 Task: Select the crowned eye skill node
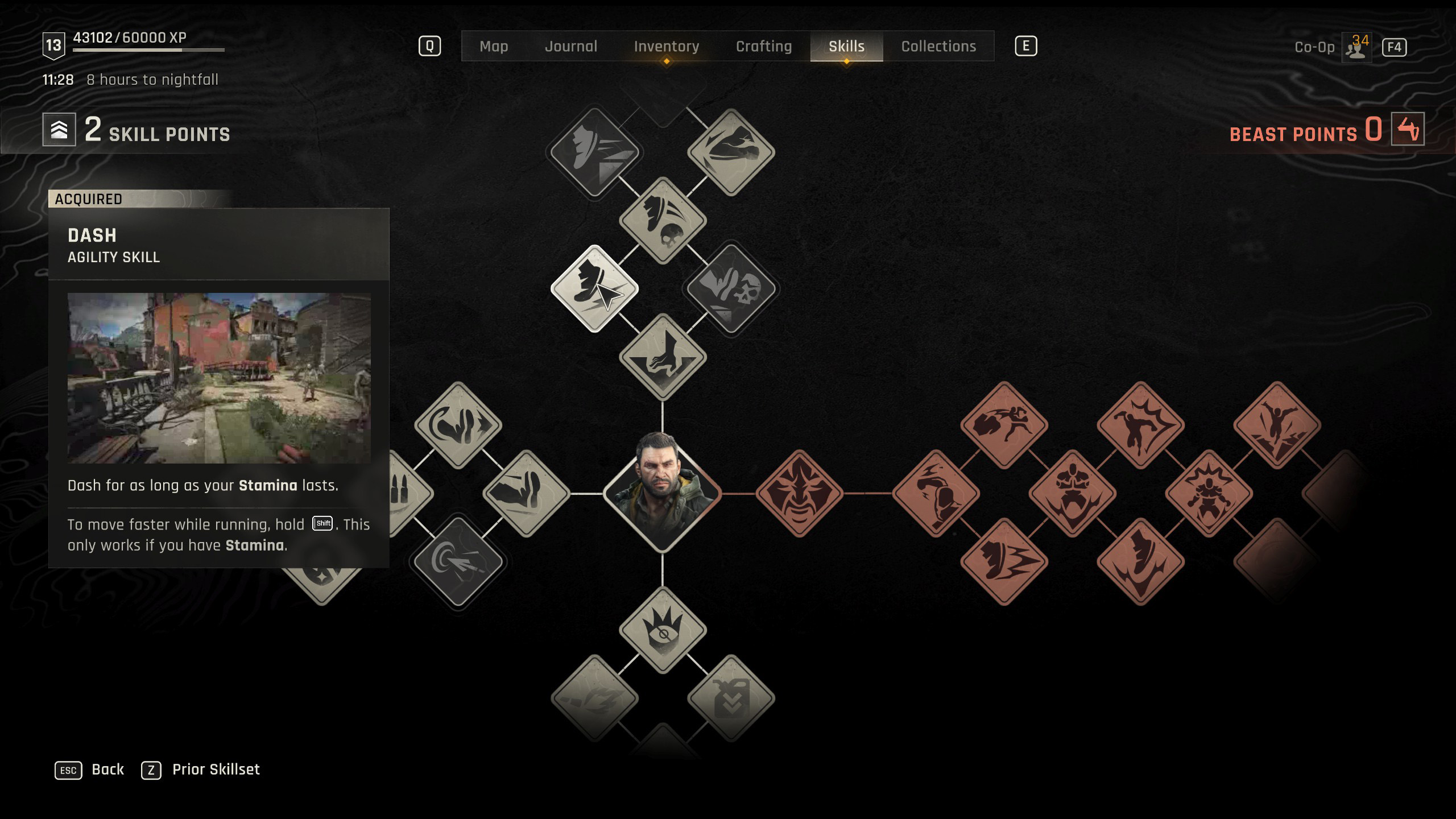coord(663,630)
